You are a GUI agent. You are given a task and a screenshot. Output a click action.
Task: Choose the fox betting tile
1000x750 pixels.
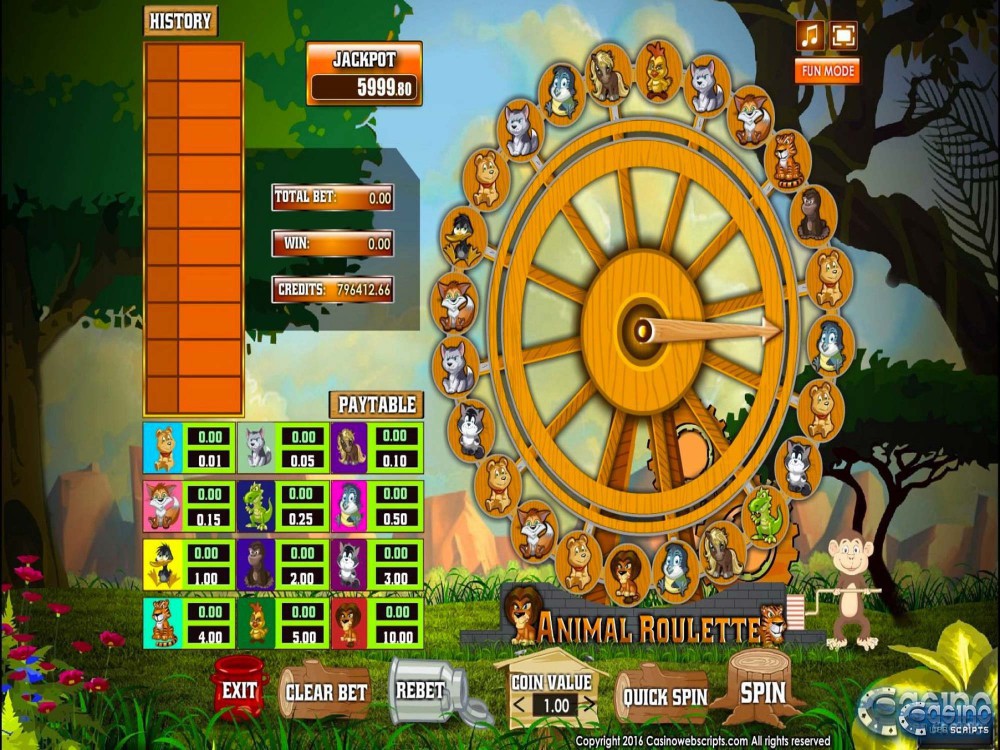coord(164,505)
